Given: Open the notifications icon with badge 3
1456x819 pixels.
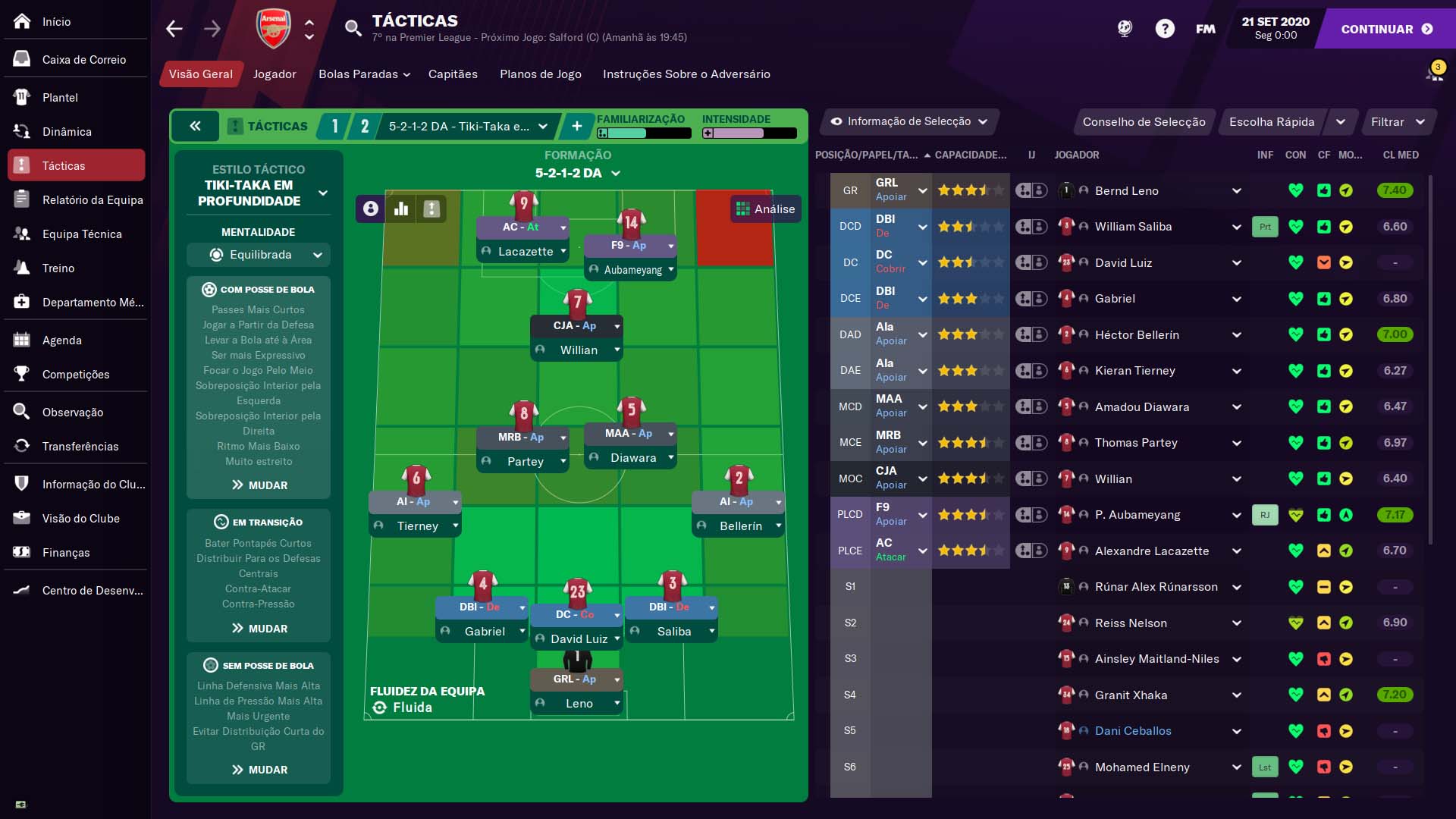Looking at the screenshot, I should (x=1436, y=71).
